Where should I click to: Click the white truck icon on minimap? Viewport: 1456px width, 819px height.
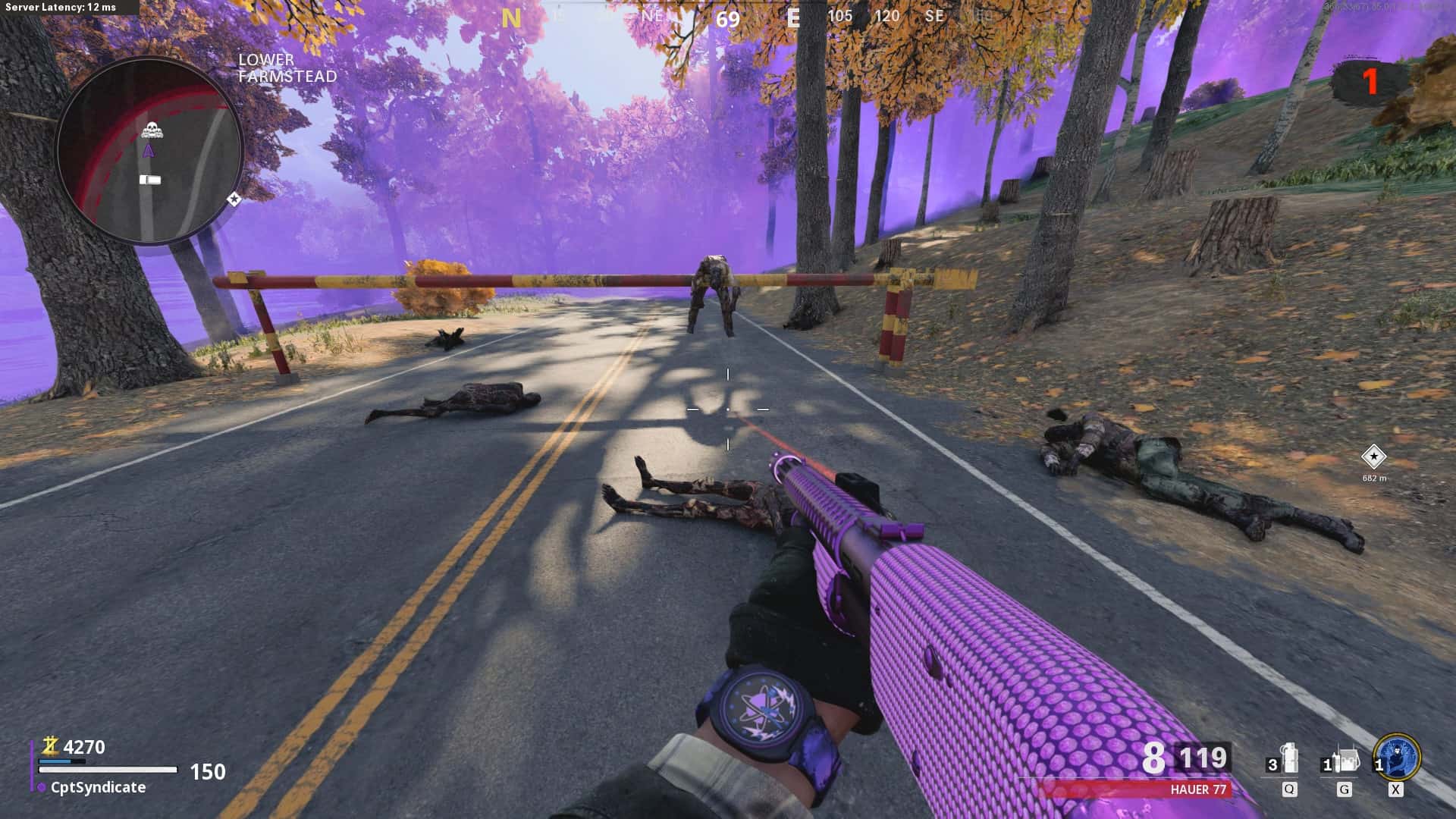150,180
